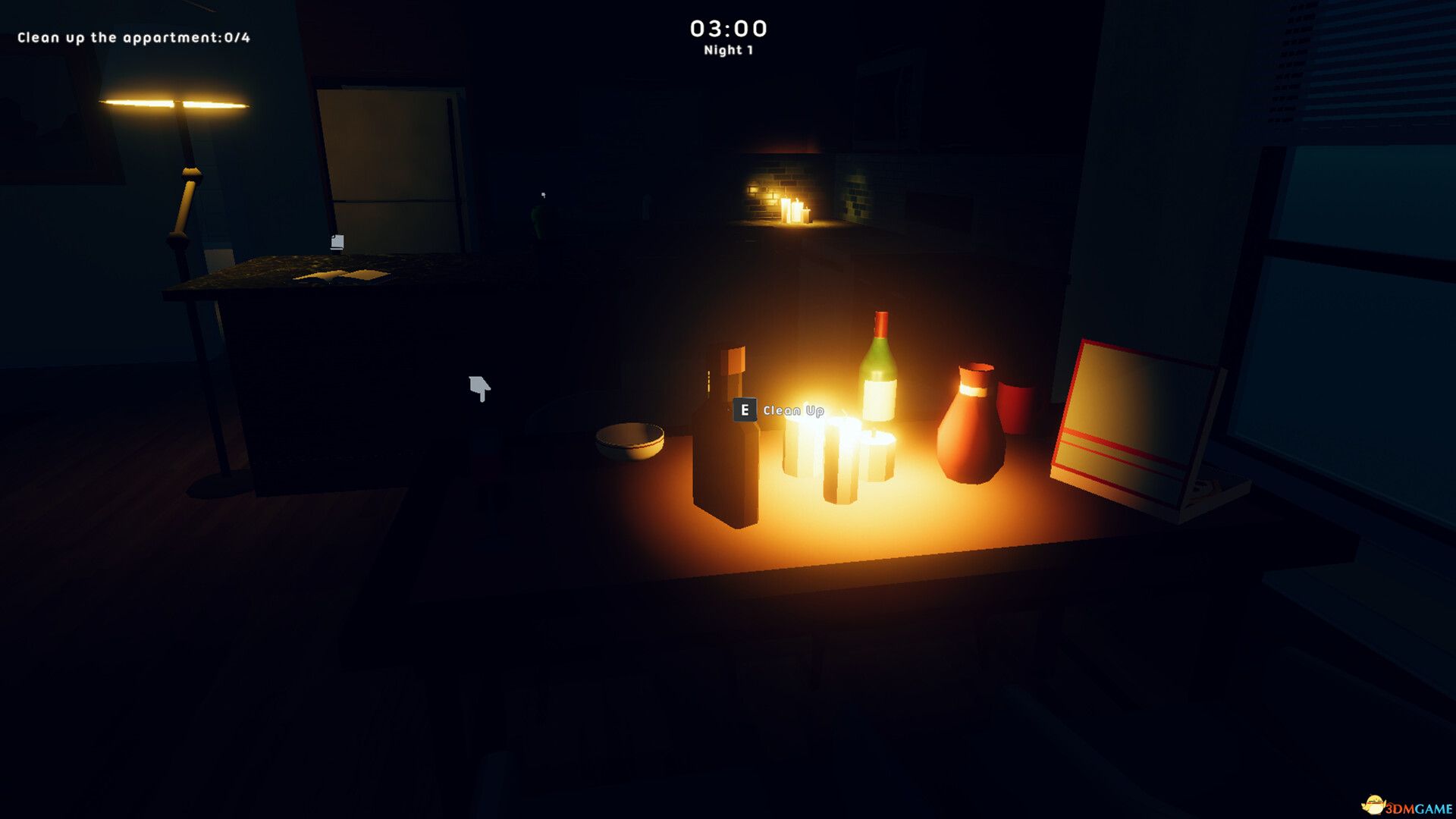Image resolution: width=1456 pixels, height=819 pixels.
Task: Click the E key prompt icon
Action: 745,410
